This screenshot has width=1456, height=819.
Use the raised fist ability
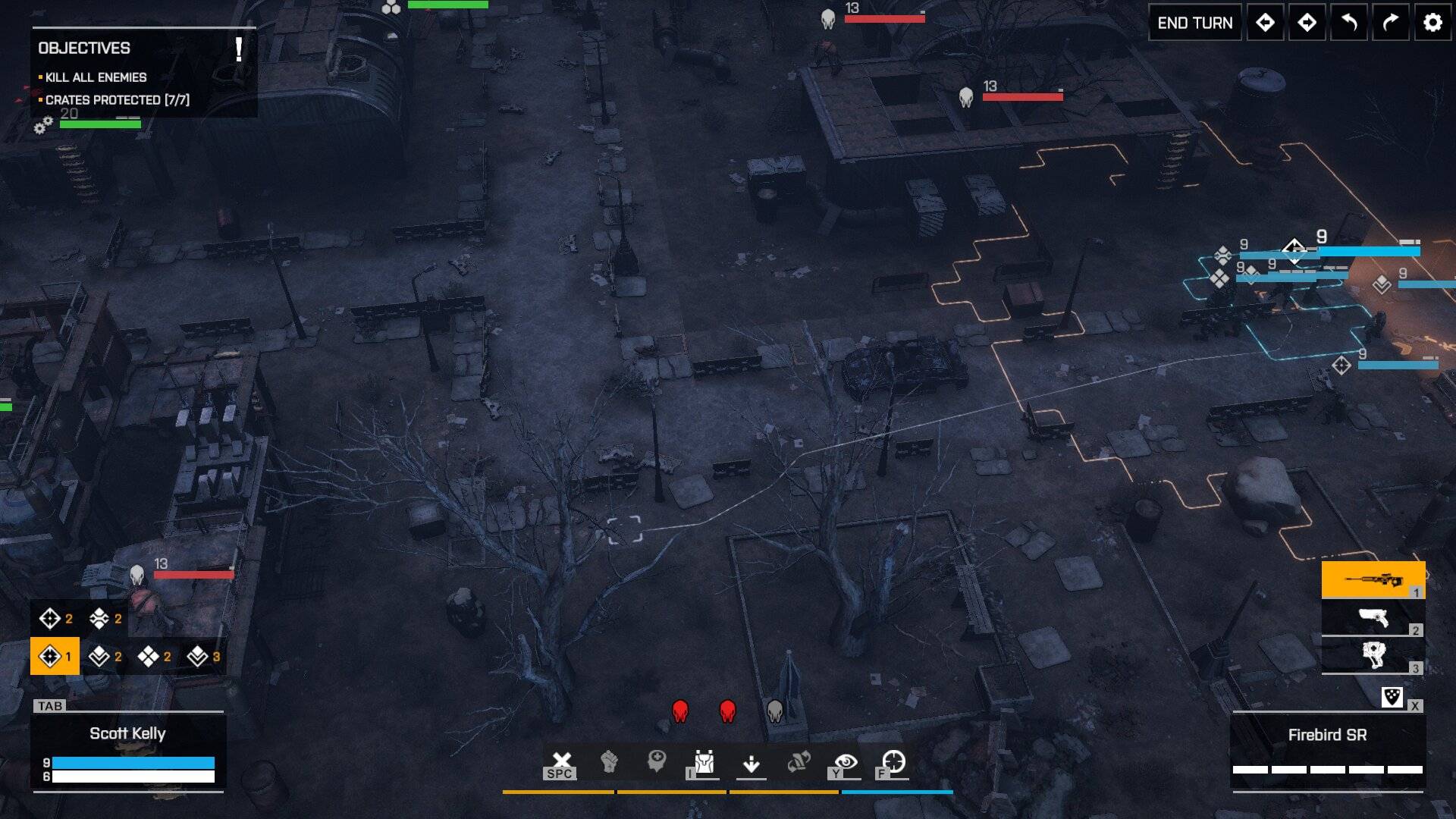coord(609,761)
